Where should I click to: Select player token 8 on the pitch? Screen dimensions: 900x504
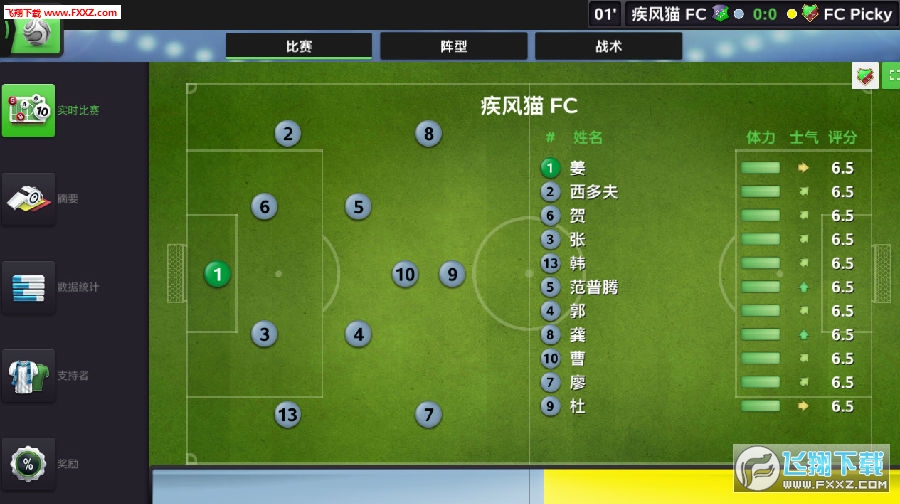(428, 134)
